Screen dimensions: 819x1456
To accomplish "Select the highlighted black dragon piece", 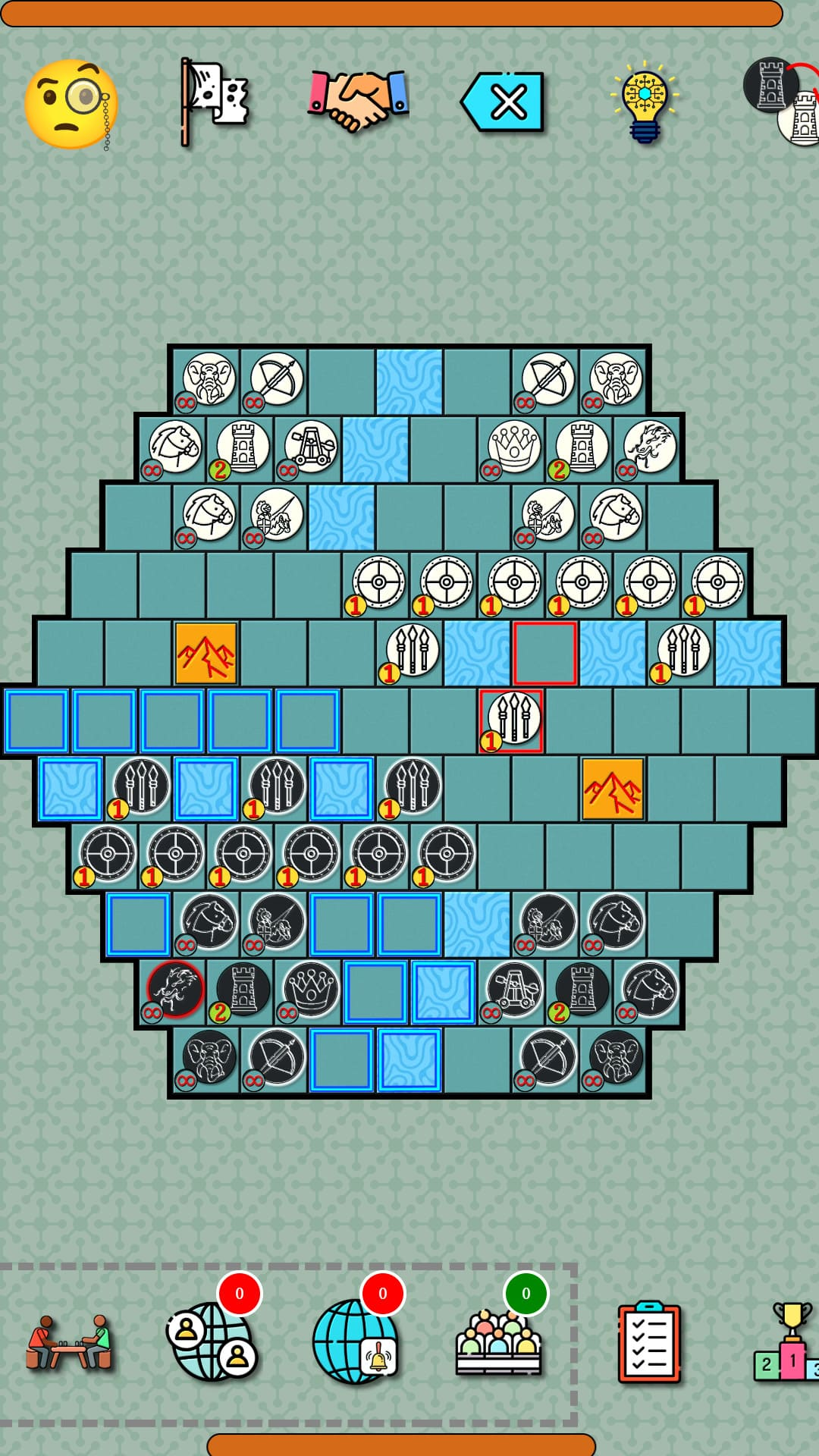I will [175, 990].
